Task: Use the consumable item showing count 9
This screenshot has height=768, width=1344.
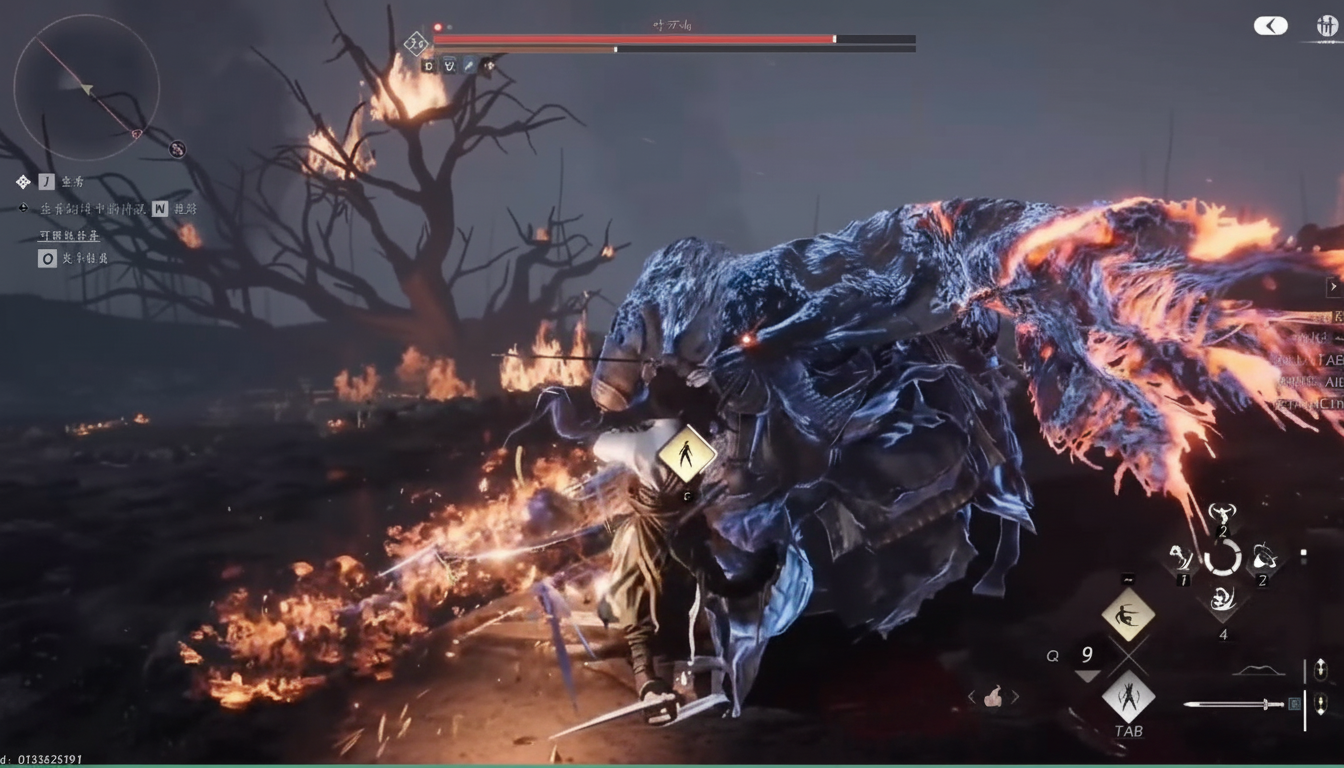Action: (1086, 656)
